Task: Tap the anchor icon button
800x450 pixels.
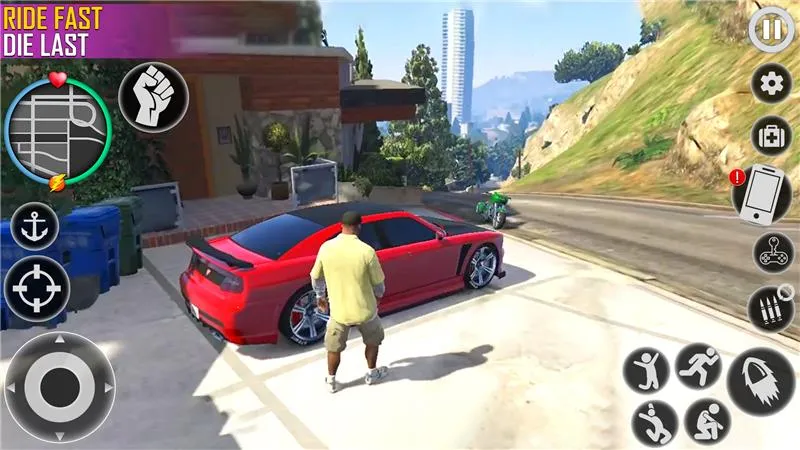Action: 35,226
